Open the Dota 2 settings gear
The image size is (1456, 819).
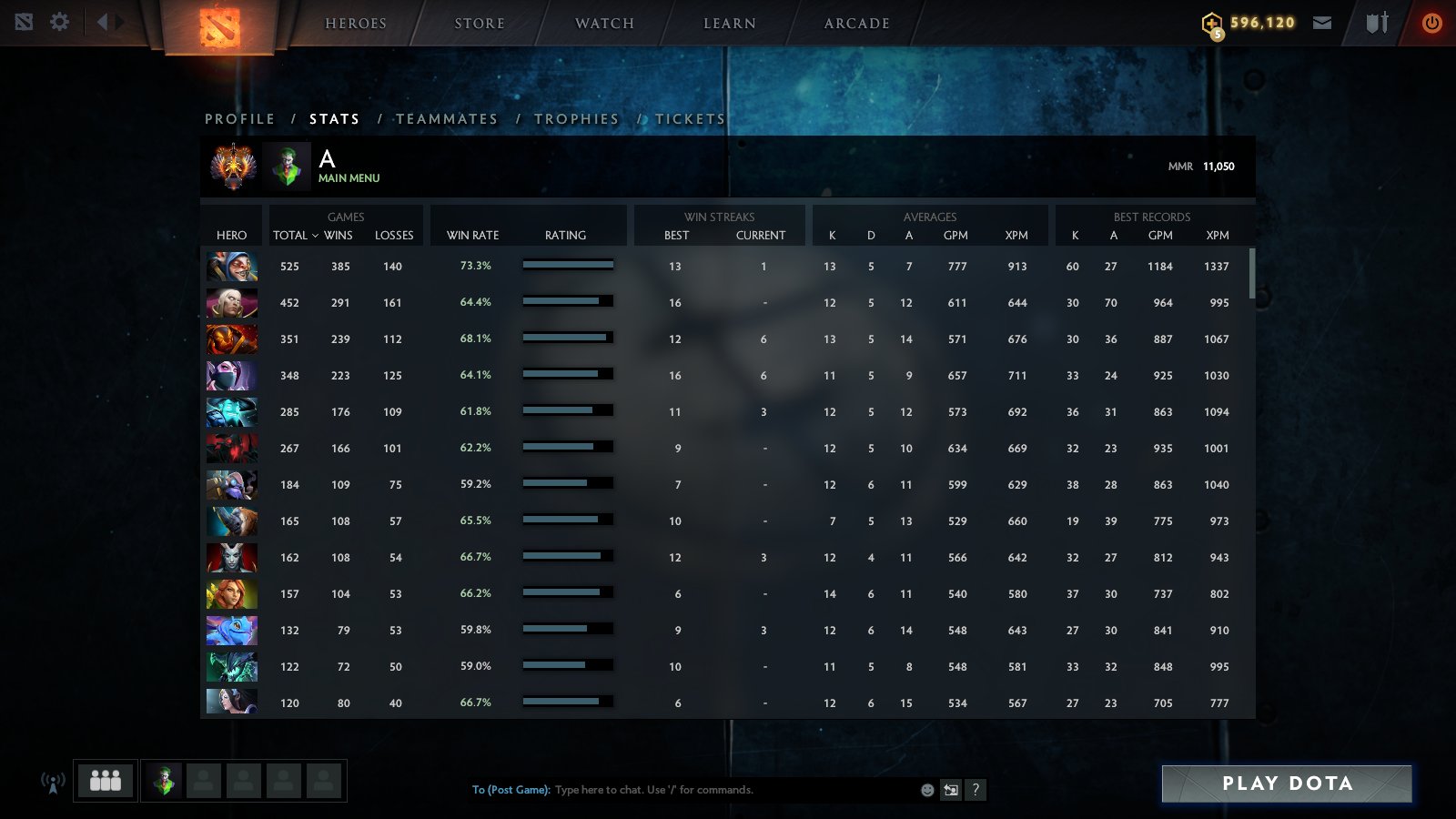tap(59, 22)
